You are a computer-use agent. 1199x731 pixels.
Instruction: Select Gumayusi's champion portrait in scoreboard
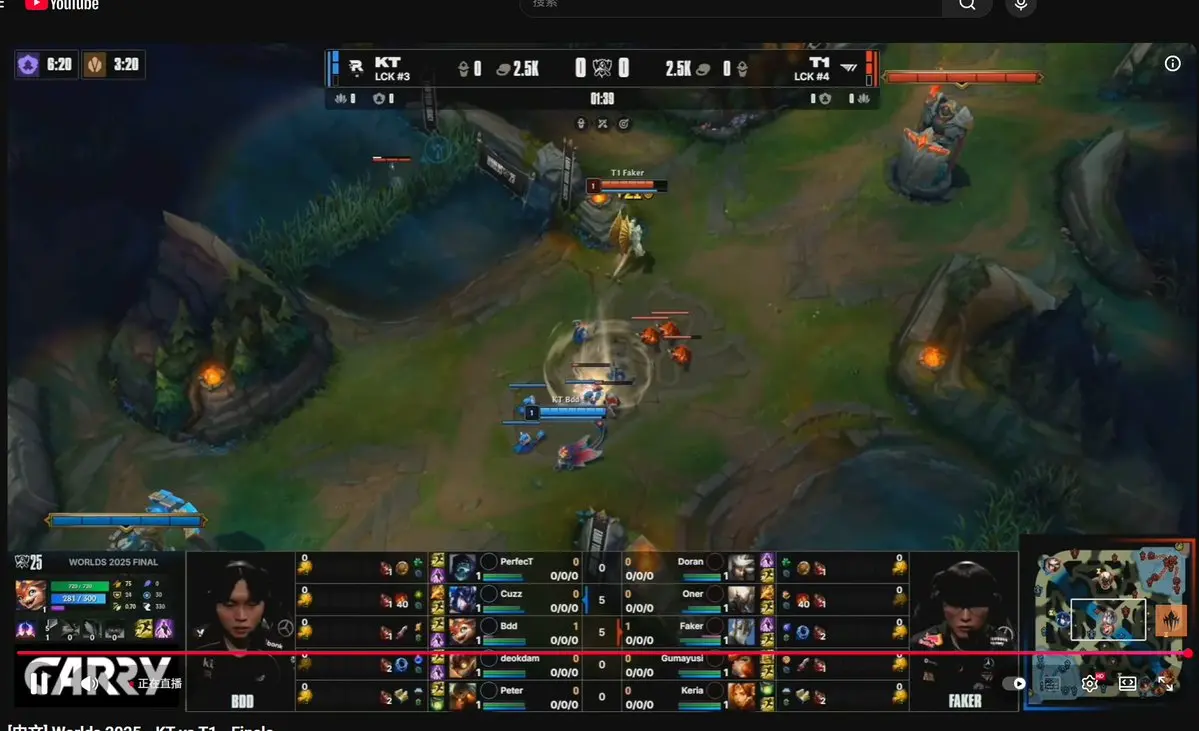[x=741, y=664]
